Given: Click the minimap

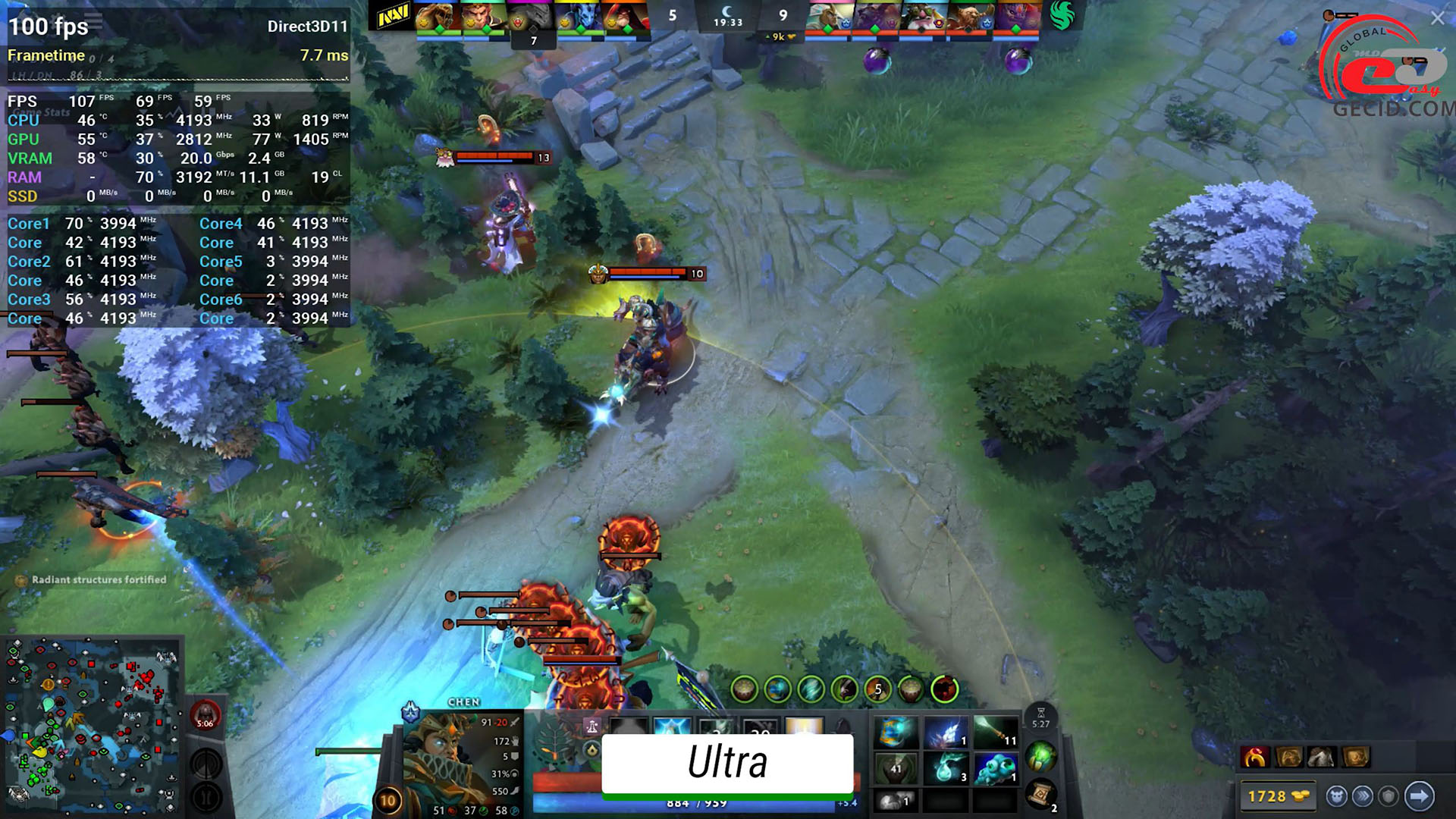Looking at the screenshot, I should [x=91, y=726].
